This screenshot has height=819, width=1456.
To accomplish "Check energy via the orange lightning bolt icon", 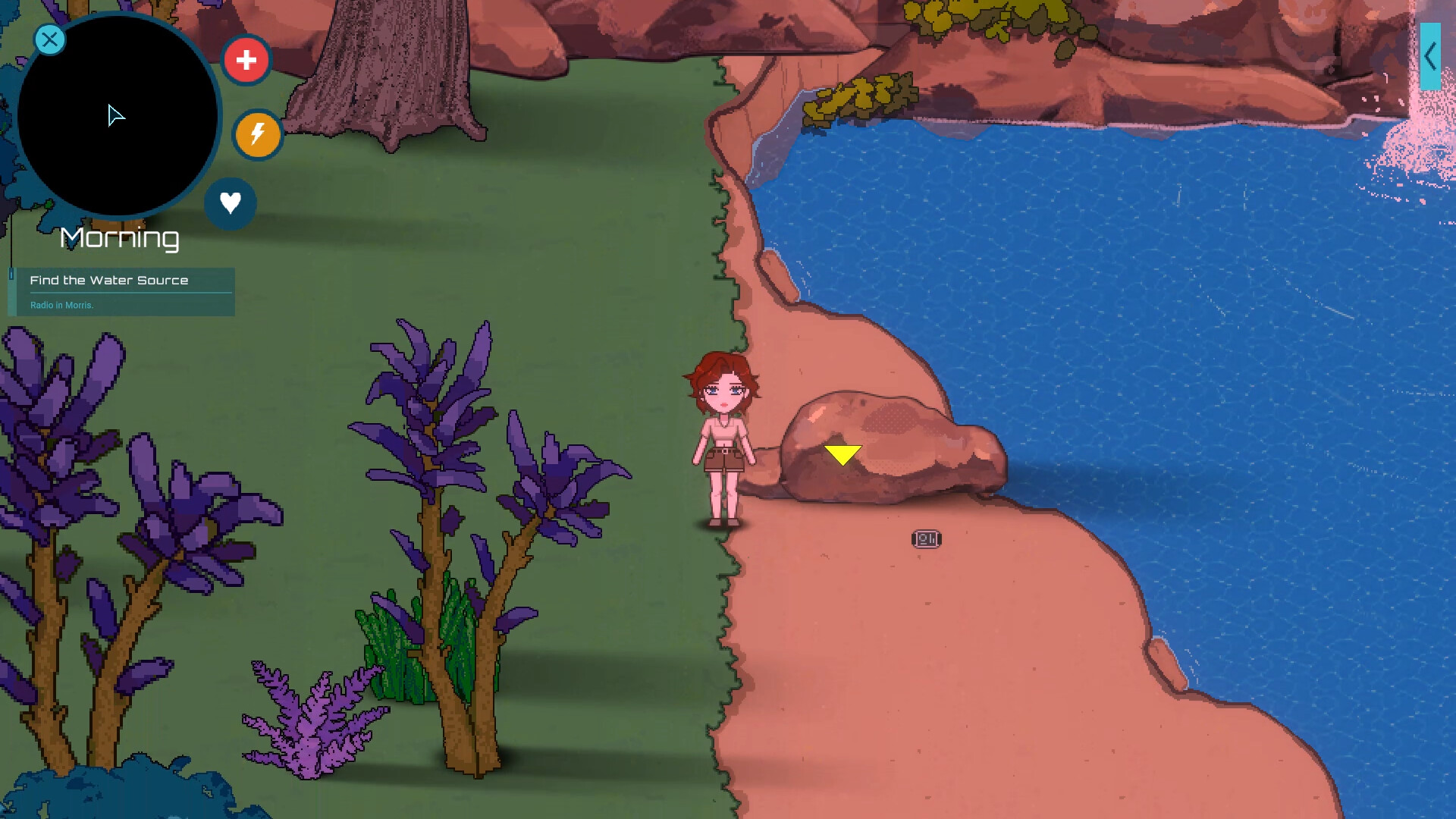I will [257, 134].
